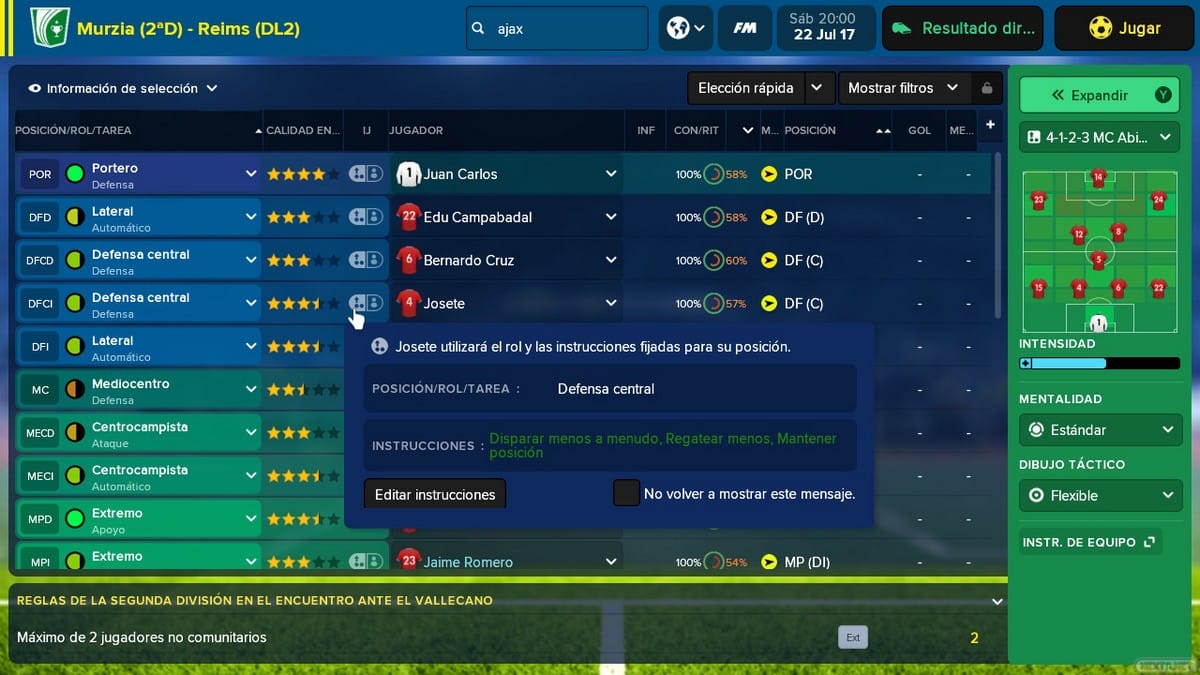Viewport: 1200px width, 675px height.
Task: Open the FM menu
Action: pos(744,29)
